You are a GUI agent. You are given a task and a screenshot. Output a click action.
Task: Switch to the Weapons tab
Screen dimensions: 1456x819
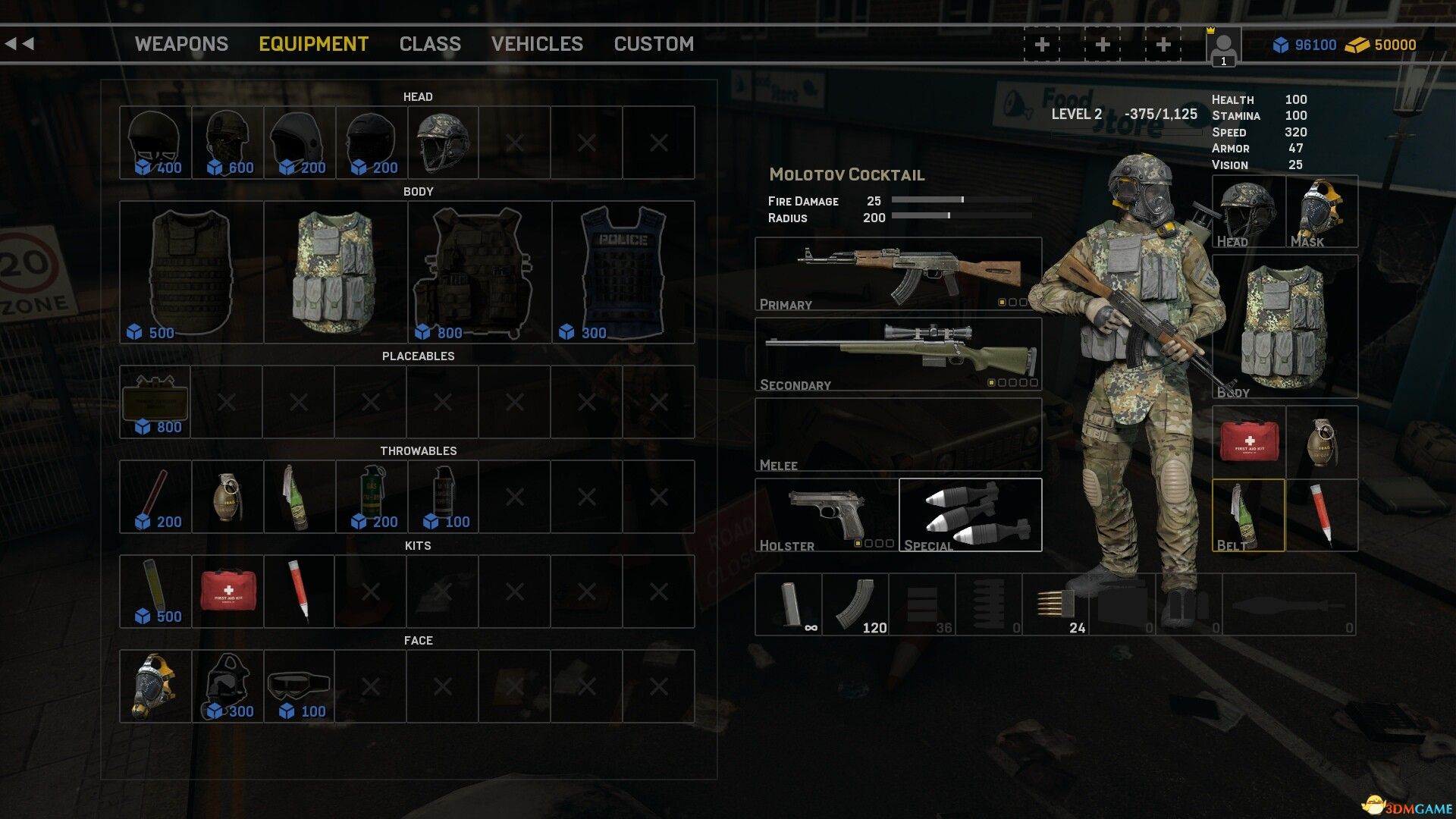point(181,44)
